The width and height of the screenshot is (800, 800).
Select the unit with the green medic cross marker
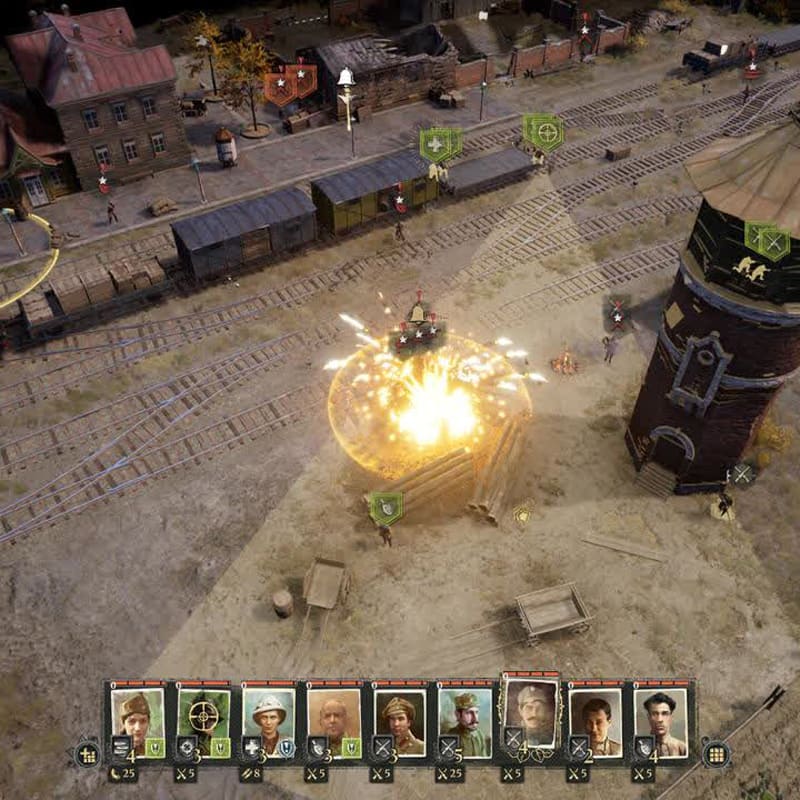[x=436, y=145]
